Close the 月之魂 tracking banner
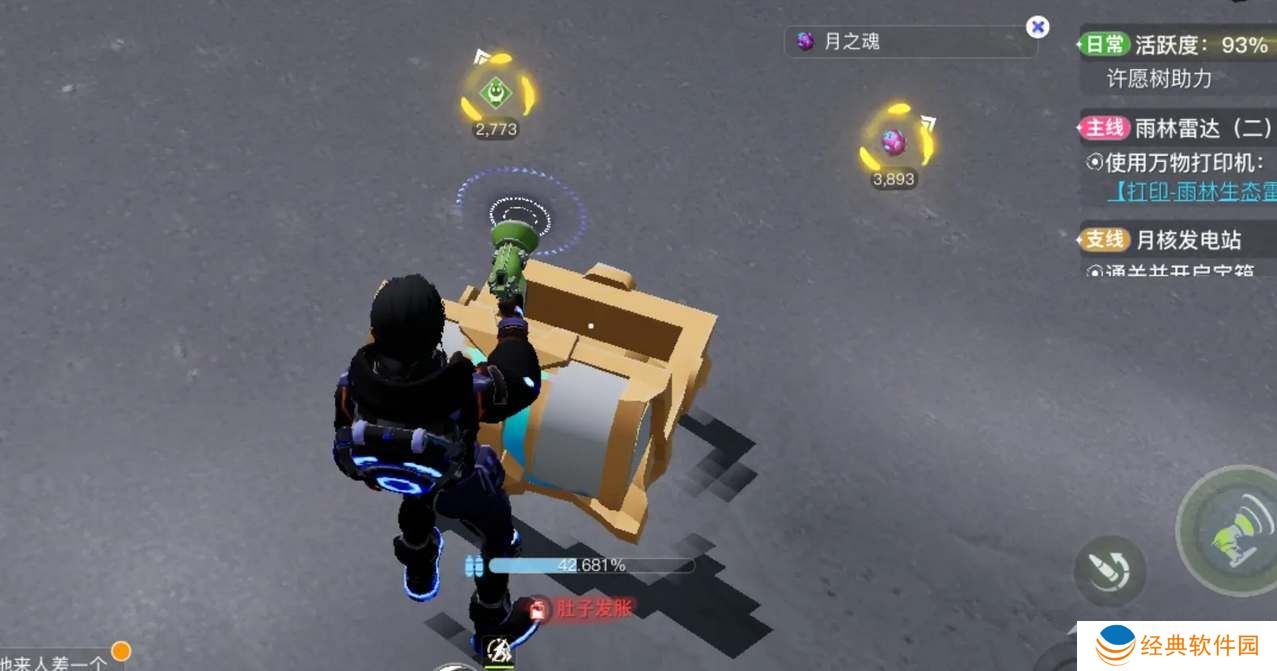1277x671 pixels. [x=1038, y=27]
